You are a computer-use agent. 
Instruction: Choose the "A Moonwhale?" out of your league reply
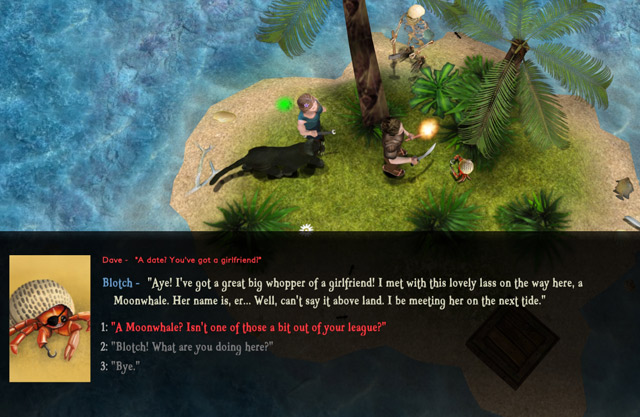[x=249, y=328]
